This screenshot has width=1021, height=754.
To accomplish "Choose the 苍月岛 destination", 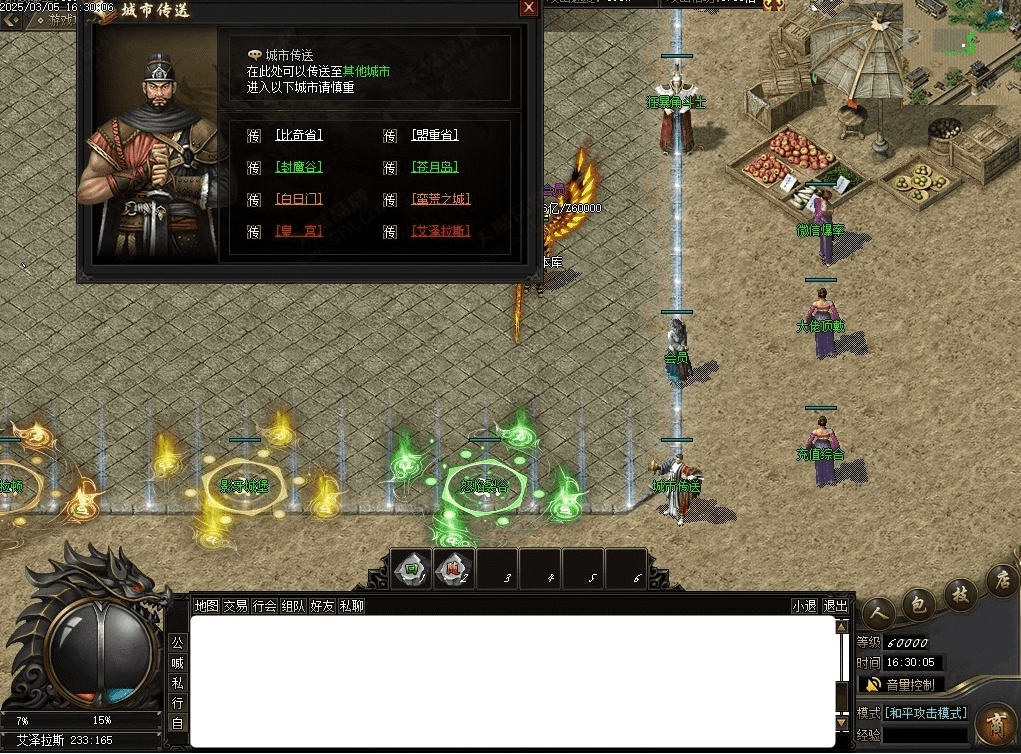I will point(434,167).
